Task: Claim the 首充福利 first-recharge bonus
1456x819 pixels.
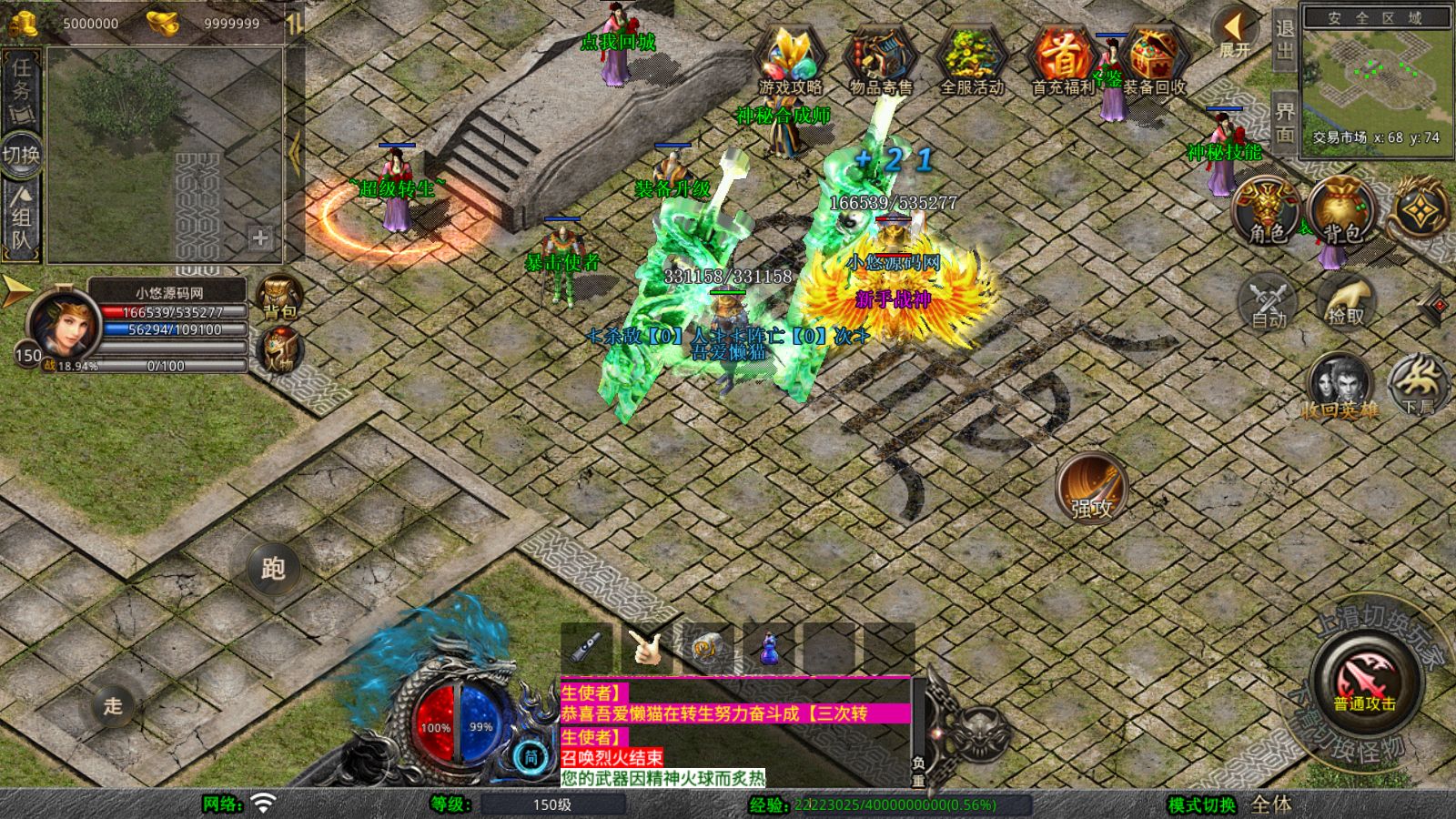Action: pyautogui.click(x=1061, y=59)
